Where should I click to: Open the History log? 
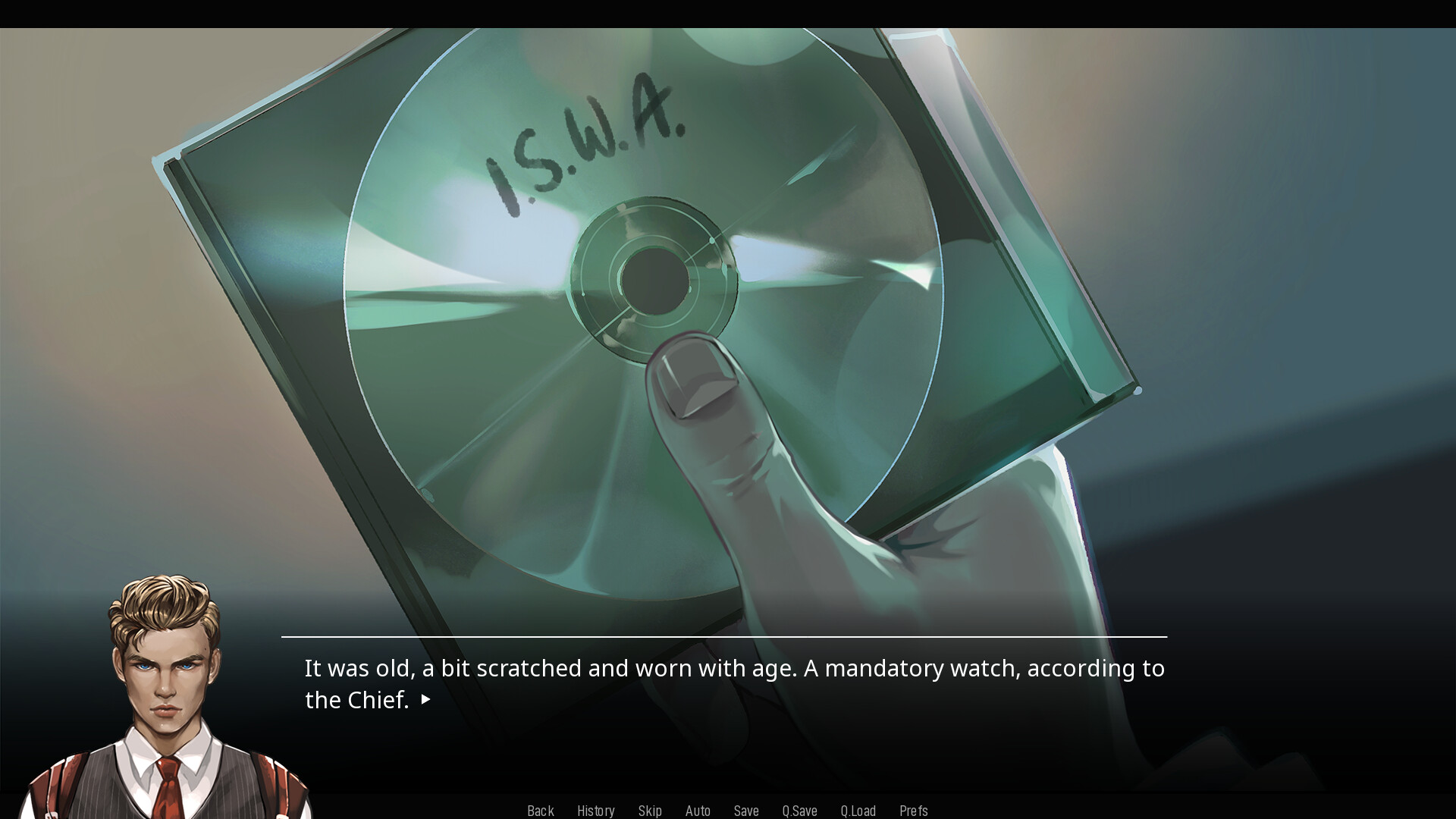click(x=596, y=810)
